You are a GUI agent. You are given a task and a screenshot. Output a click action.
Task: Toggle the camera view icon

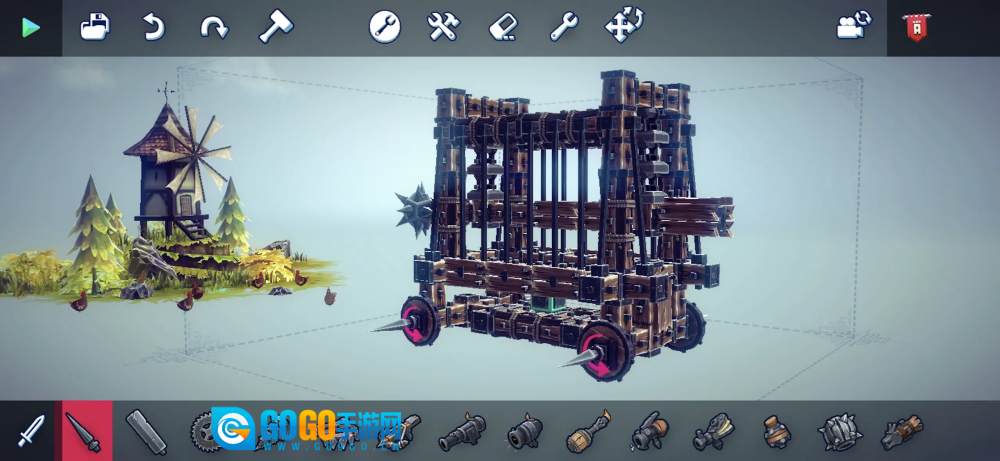tap(853, 27)
